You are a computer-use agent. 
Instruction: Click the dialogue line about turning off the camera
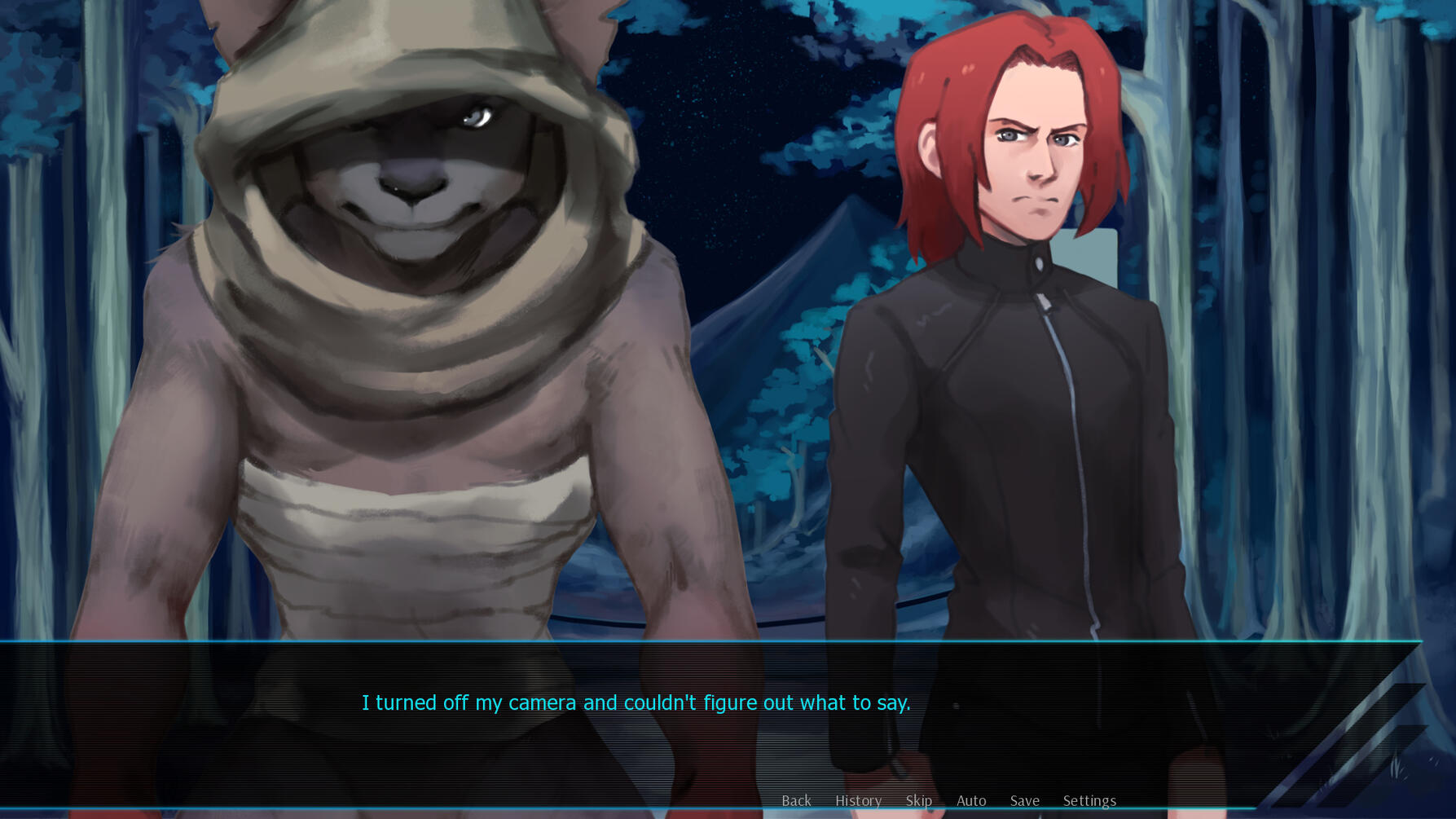tap(636, 702)
